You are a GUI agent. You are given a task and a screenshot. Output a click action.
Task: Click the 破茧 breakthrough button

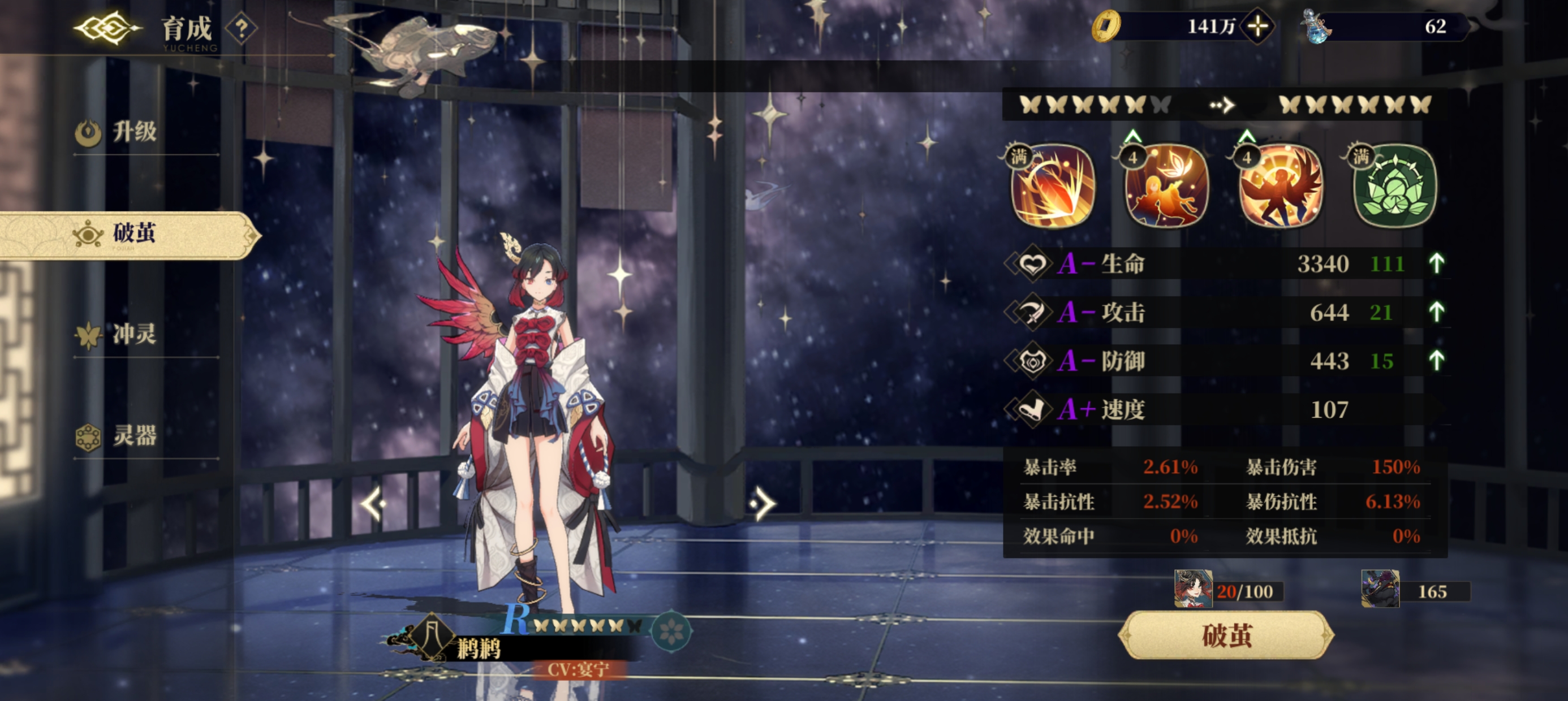pos(1226,635)
